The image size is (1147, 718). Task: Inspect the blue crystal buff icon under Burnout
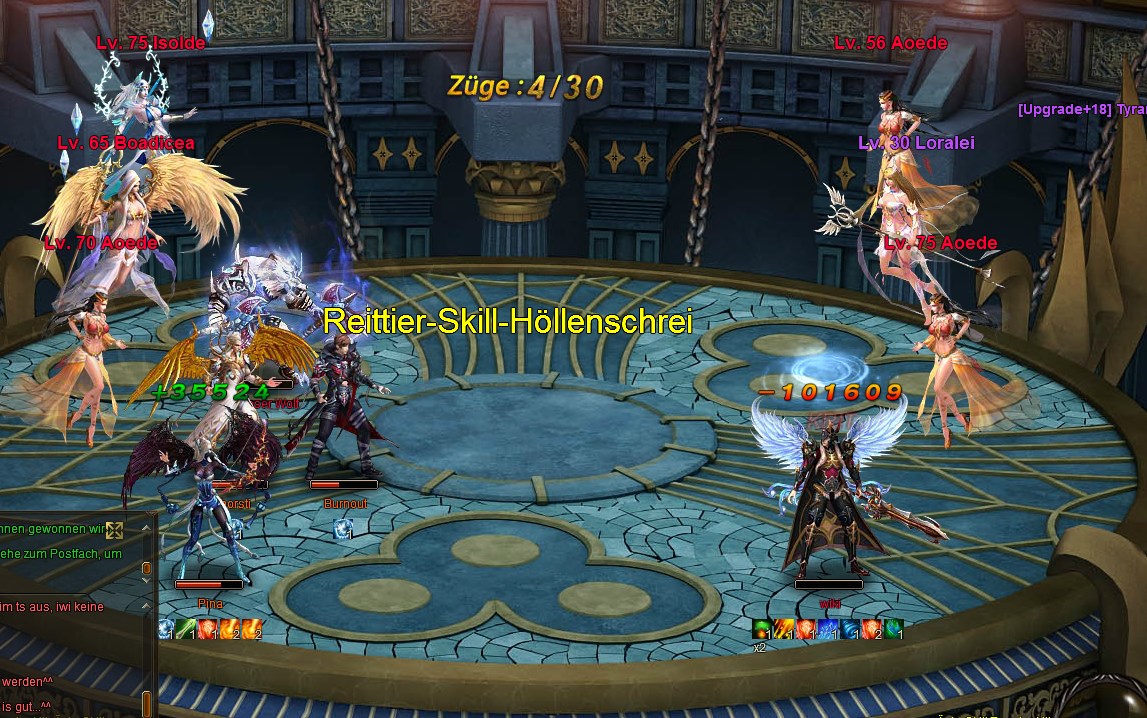(x=342, y=527)
